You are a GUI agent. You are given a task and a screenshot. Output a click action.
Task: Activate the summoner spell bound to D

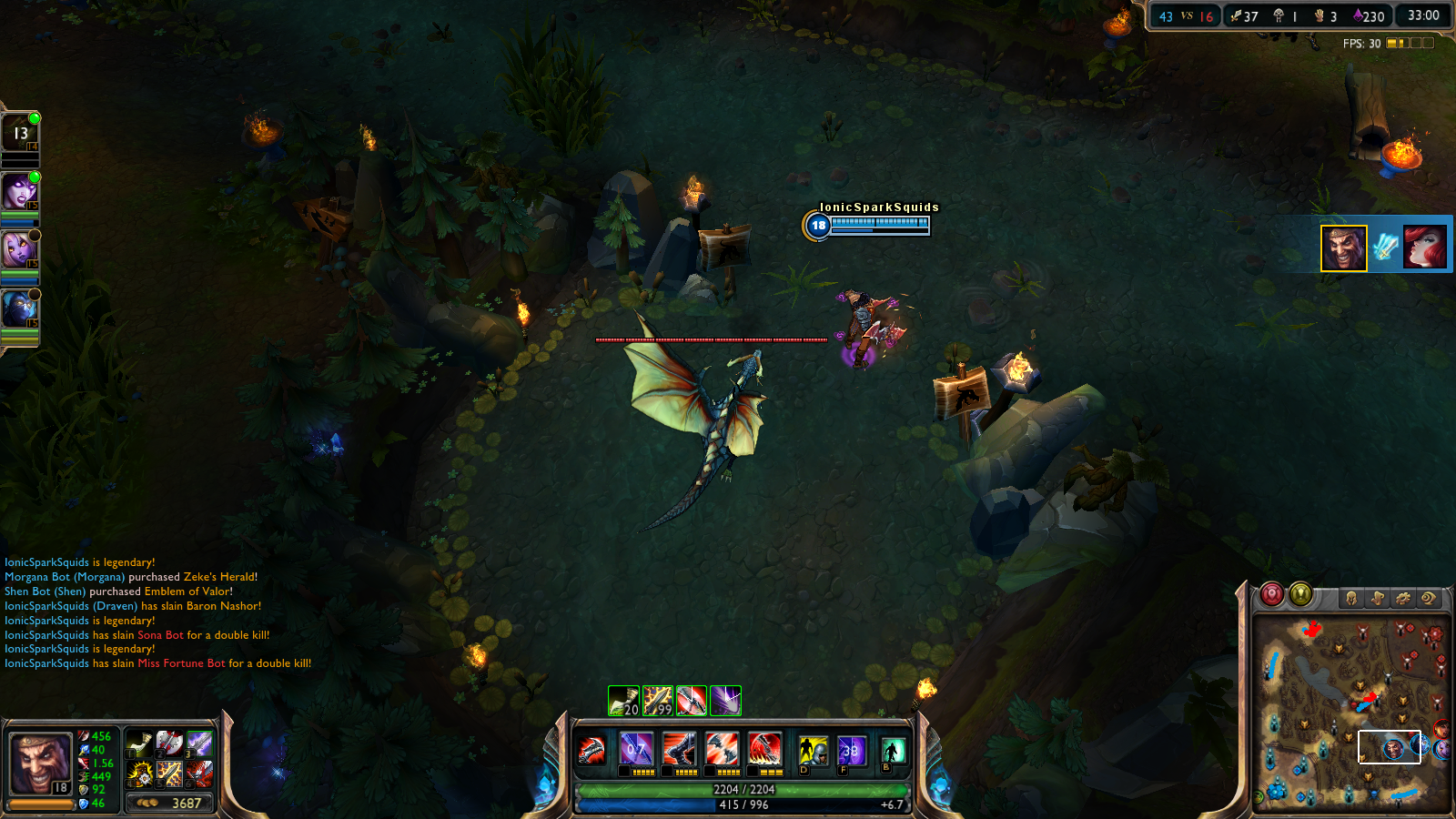click(814, 751)
